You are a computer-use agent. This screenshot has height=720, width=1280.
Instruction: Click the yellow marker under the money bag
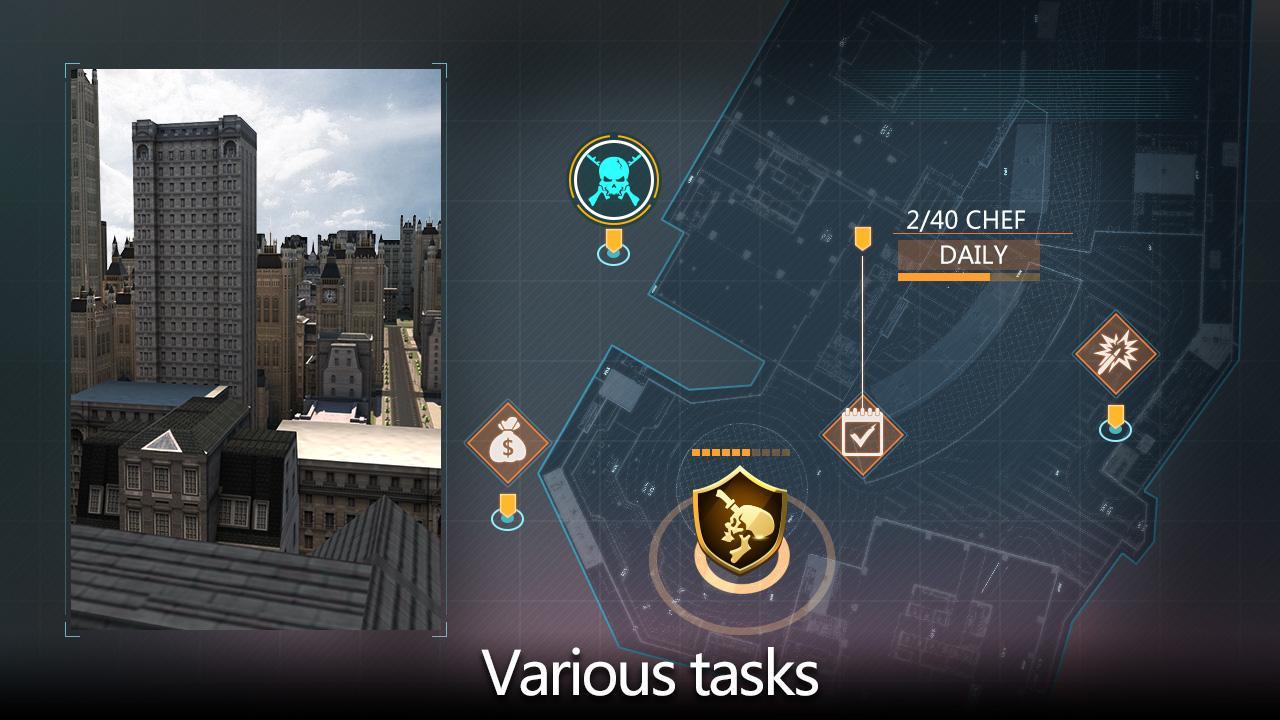point(507,503)
